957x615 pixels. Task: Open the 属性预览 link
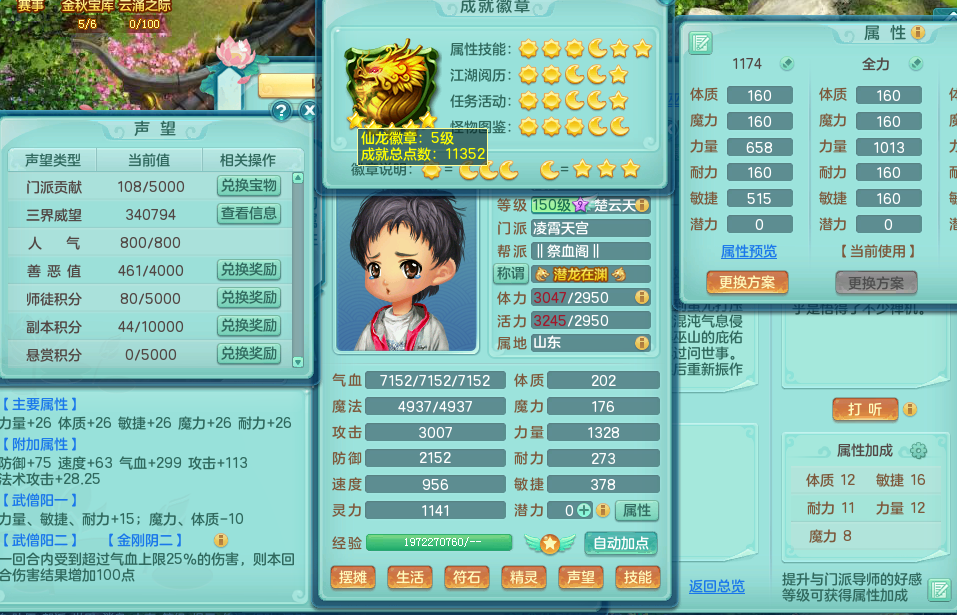pyautogui.click(x=748, y=252)
